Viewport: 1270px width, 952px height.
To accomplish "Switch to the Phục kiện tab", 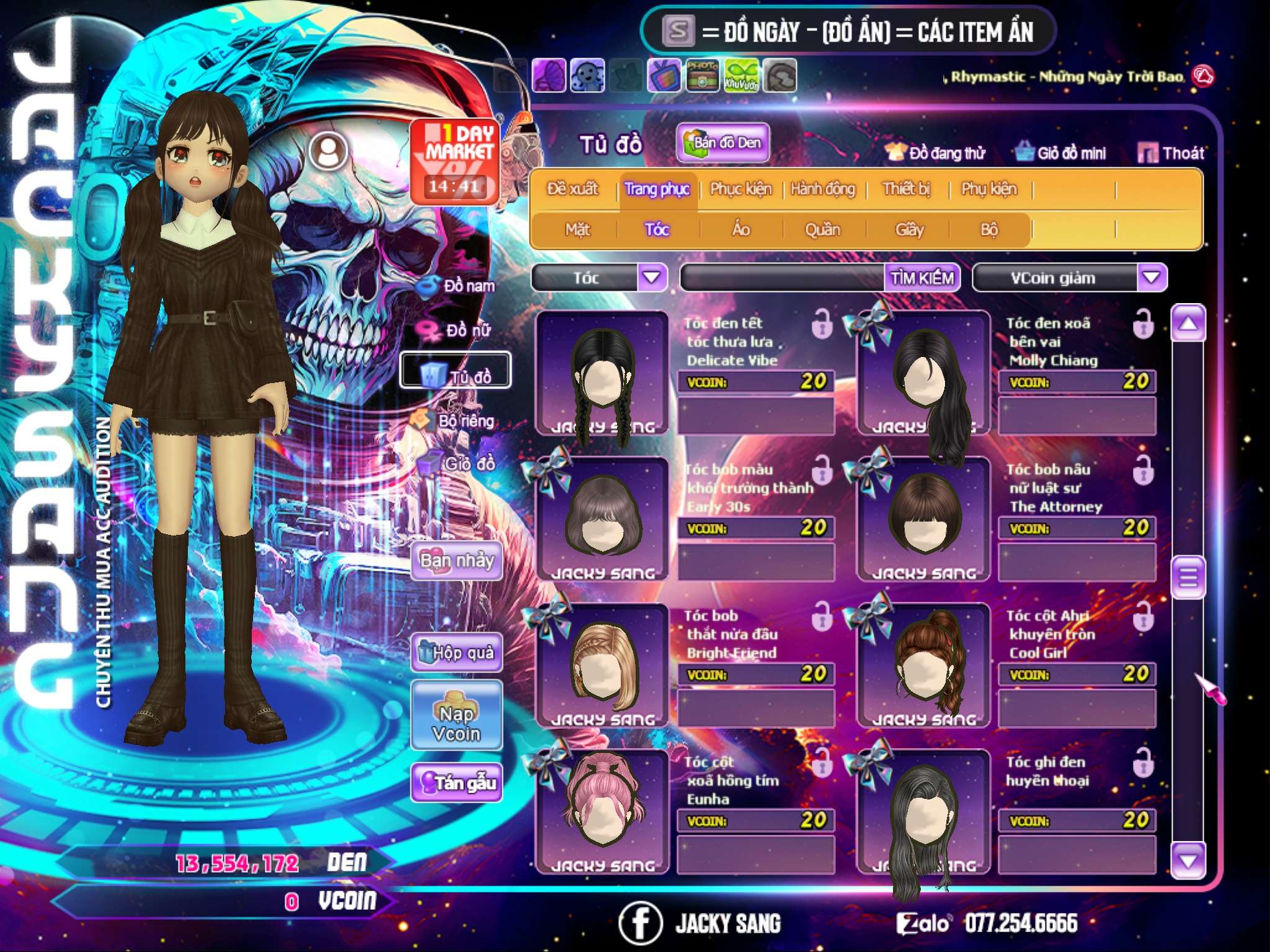I will coord(741,189).
